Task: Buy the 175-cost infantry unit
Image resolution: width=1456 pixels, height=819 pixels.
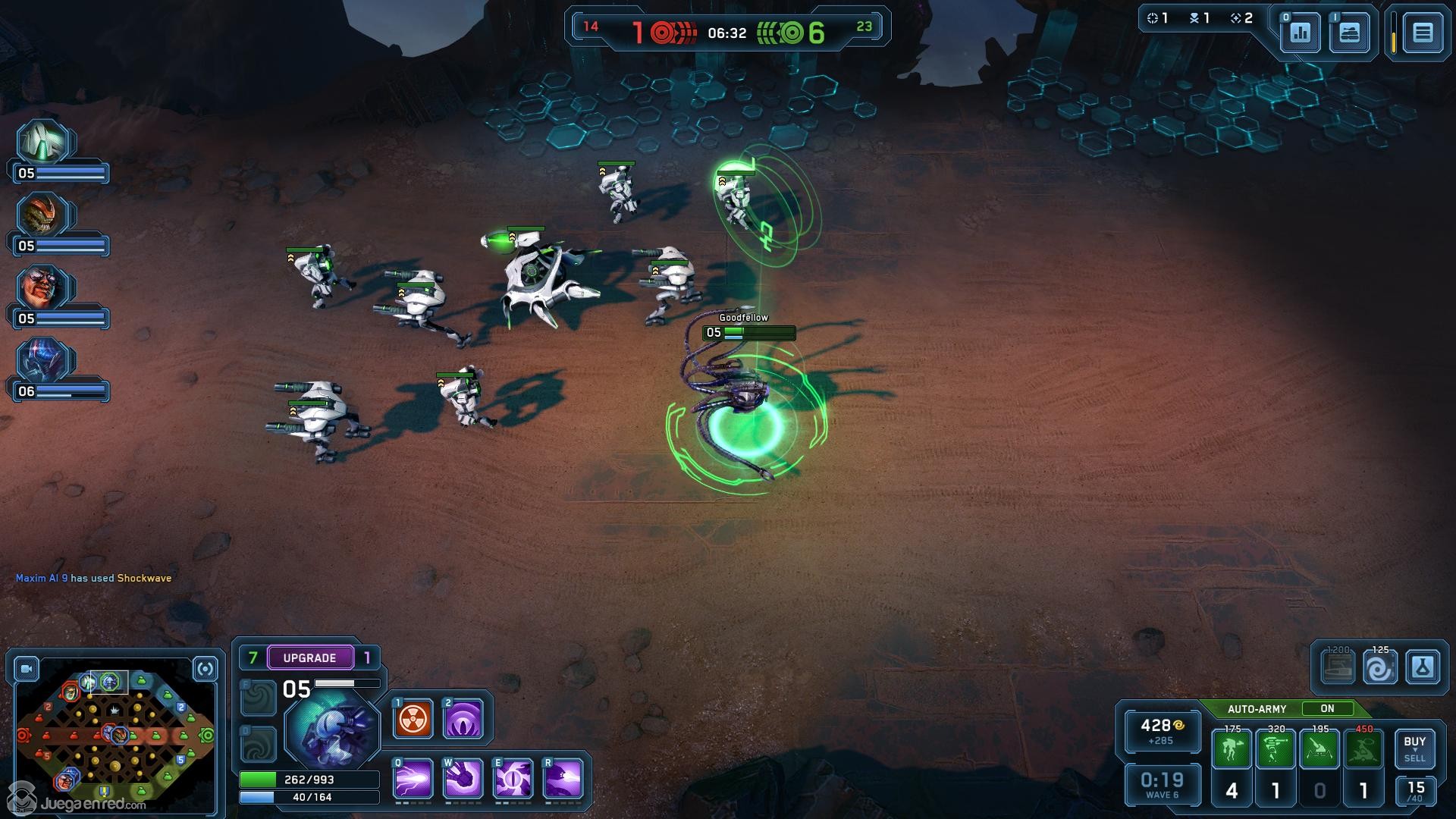Action: (x=1232, y=749)
